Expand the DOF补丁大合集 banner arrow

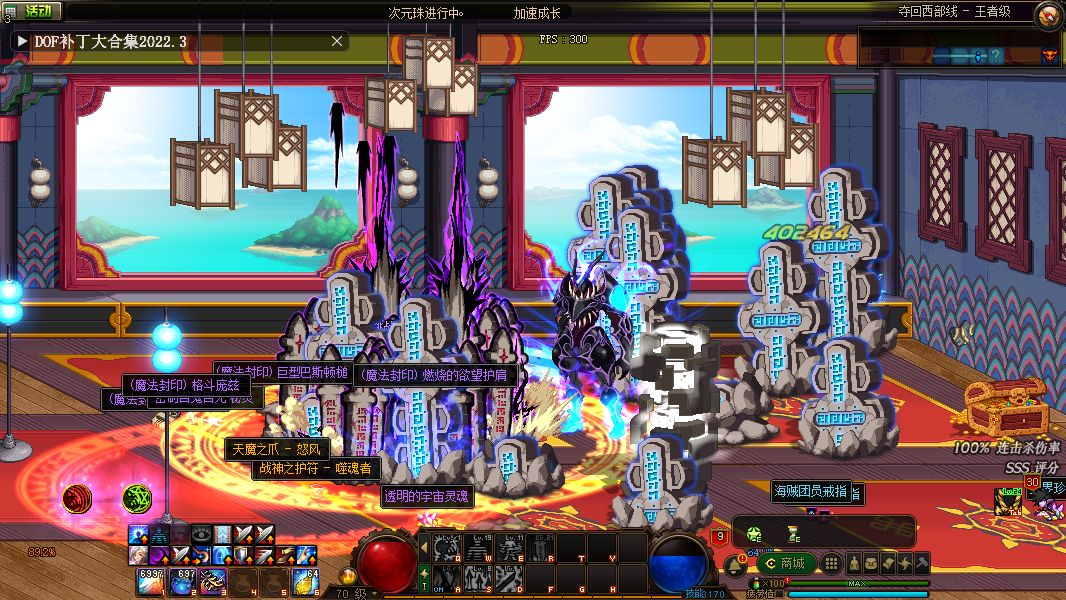point(21,41)
